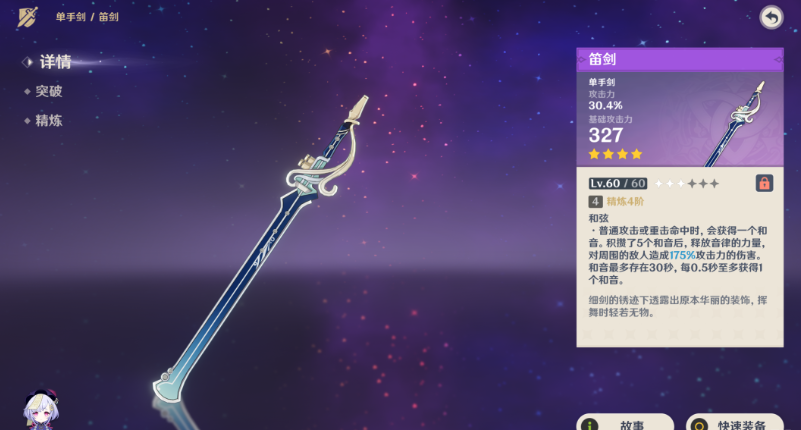Open the 故事 story button
Viewport: 801px width, 430px height.
[625, 423]
